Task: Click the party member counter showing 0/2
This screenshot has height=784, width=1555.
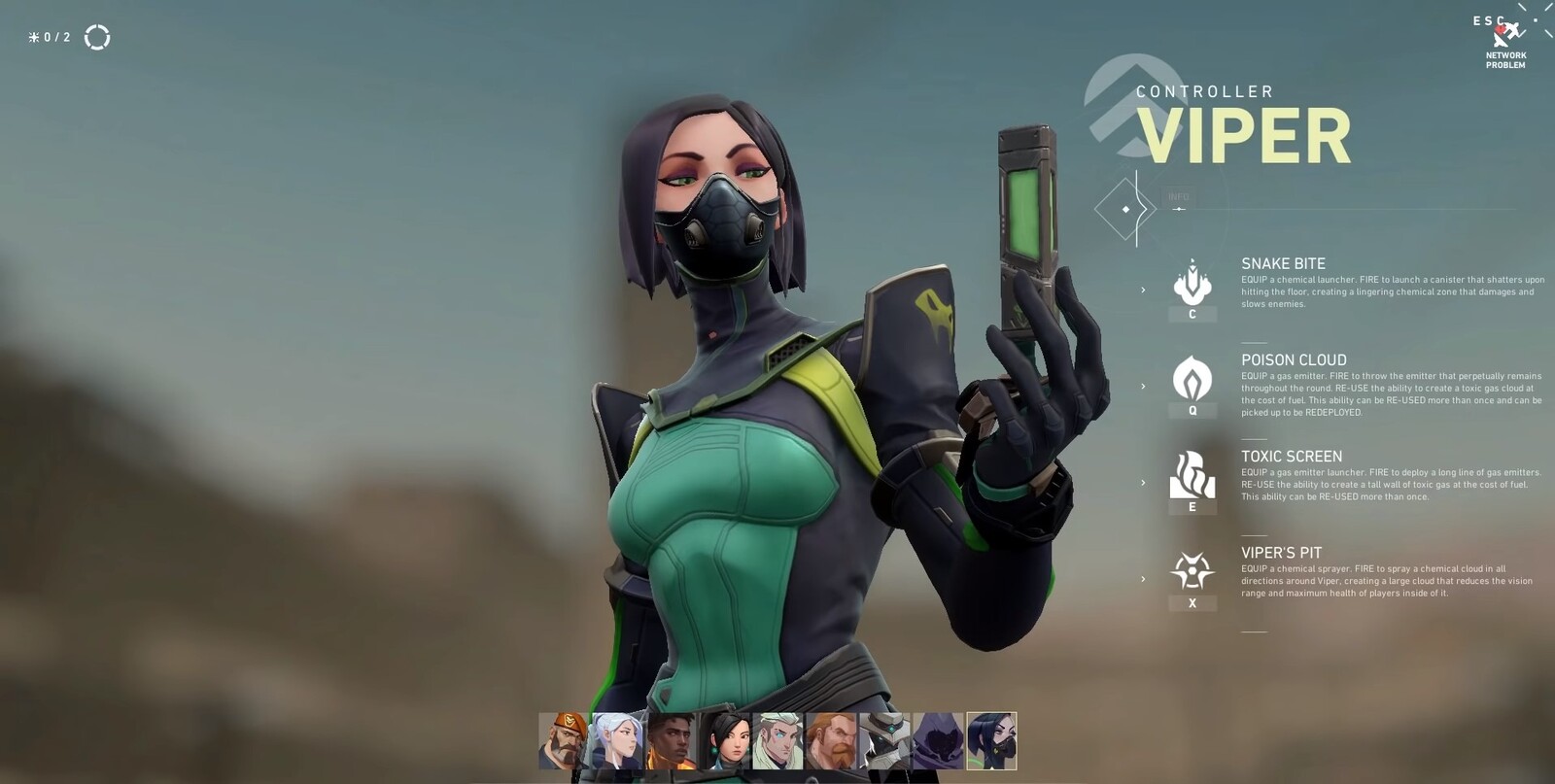Action: click(x=48, y=38)
